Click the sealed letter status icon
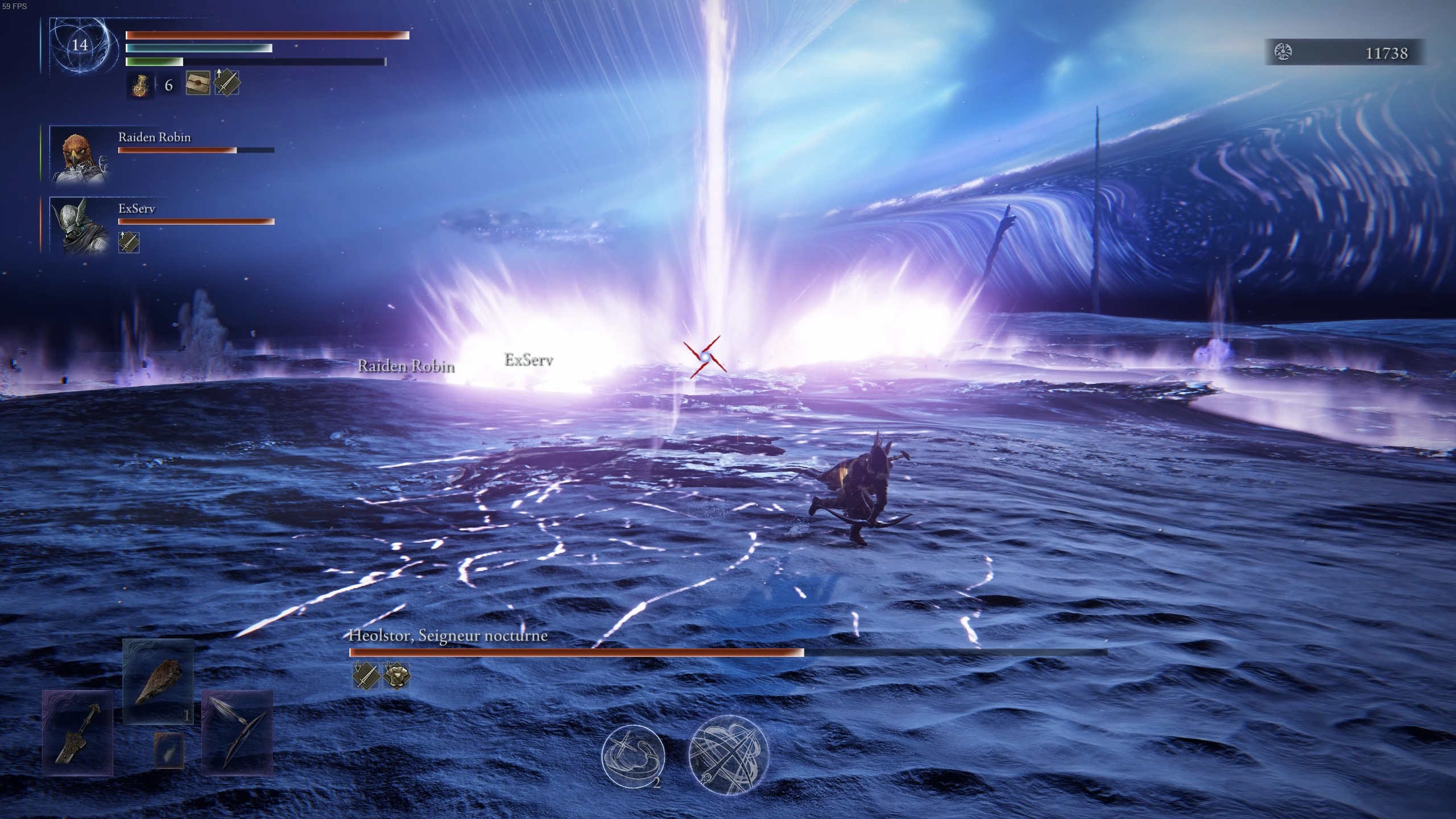Screen dimensions: 1456x819 pyautogui.click(x=198, y=83)
